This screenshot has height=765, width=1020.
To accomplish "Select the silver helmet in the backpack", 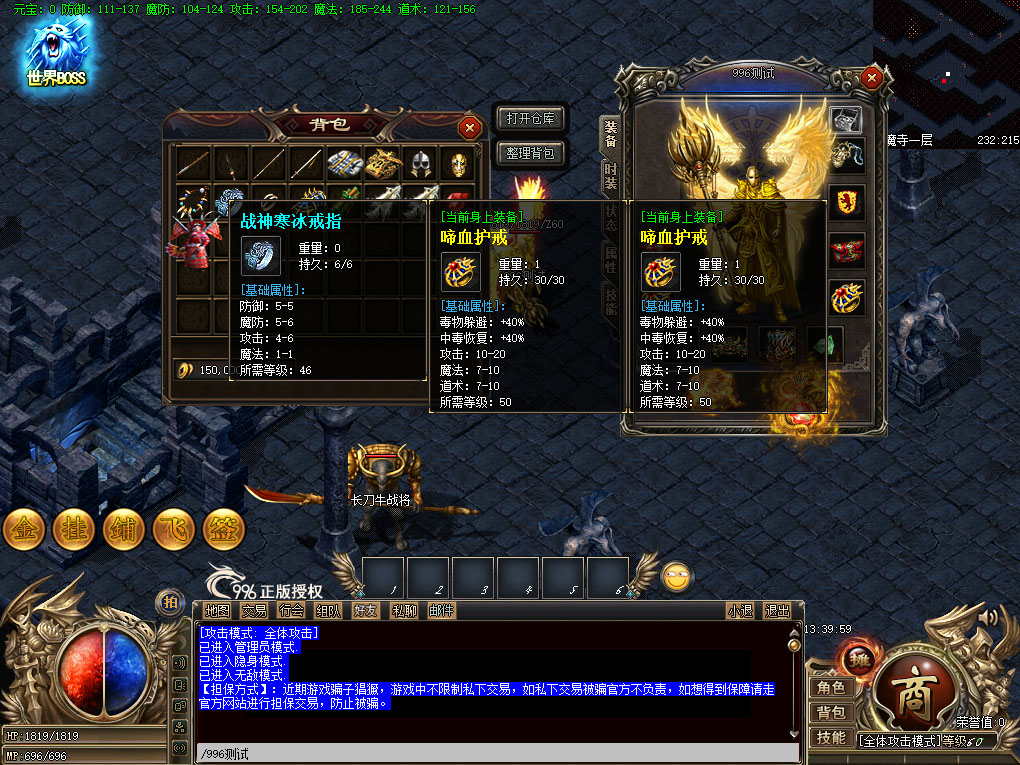I will (x=418, y=163).
